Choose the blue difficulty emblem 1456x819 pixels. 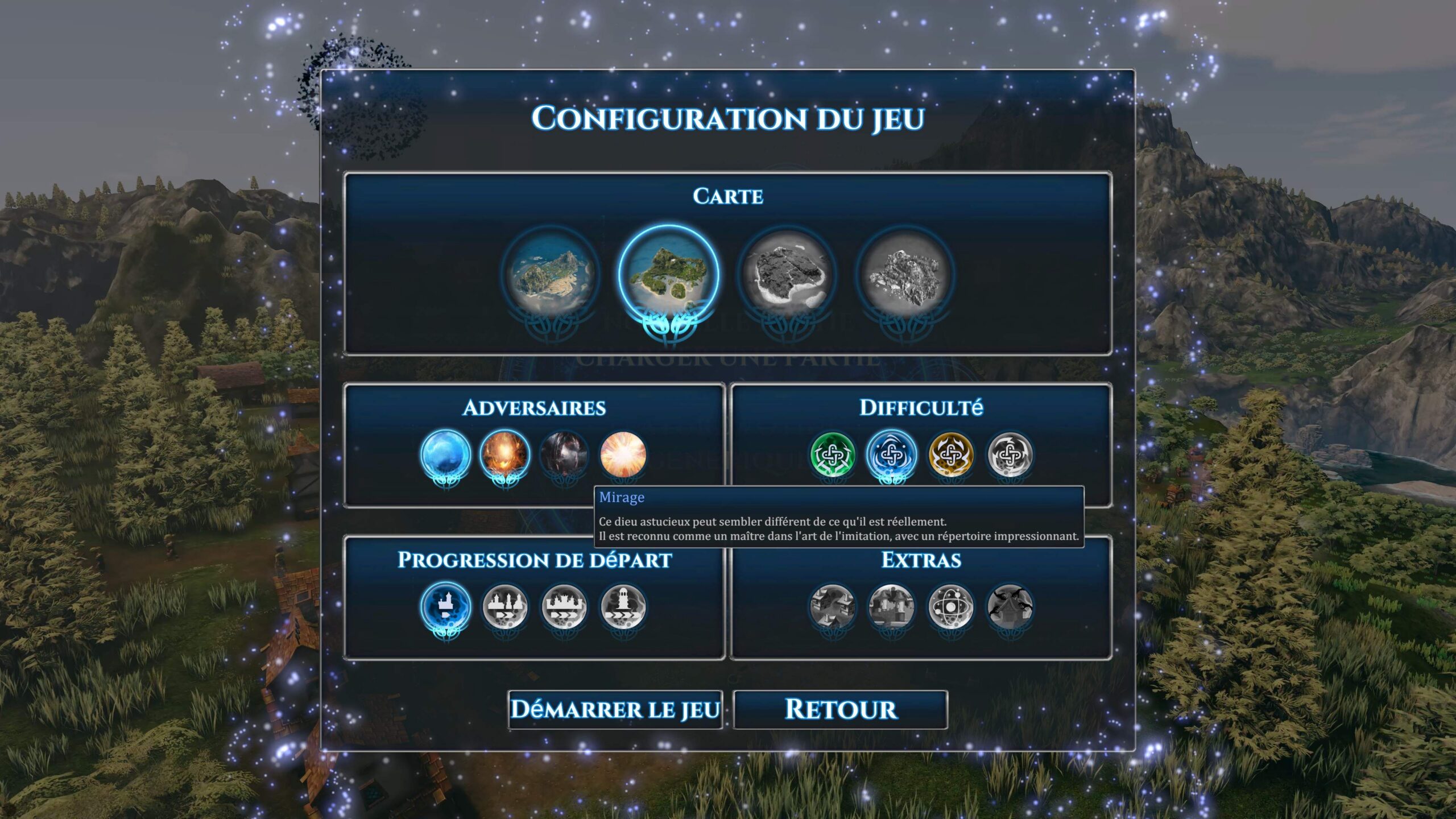[x=891, y=454]
